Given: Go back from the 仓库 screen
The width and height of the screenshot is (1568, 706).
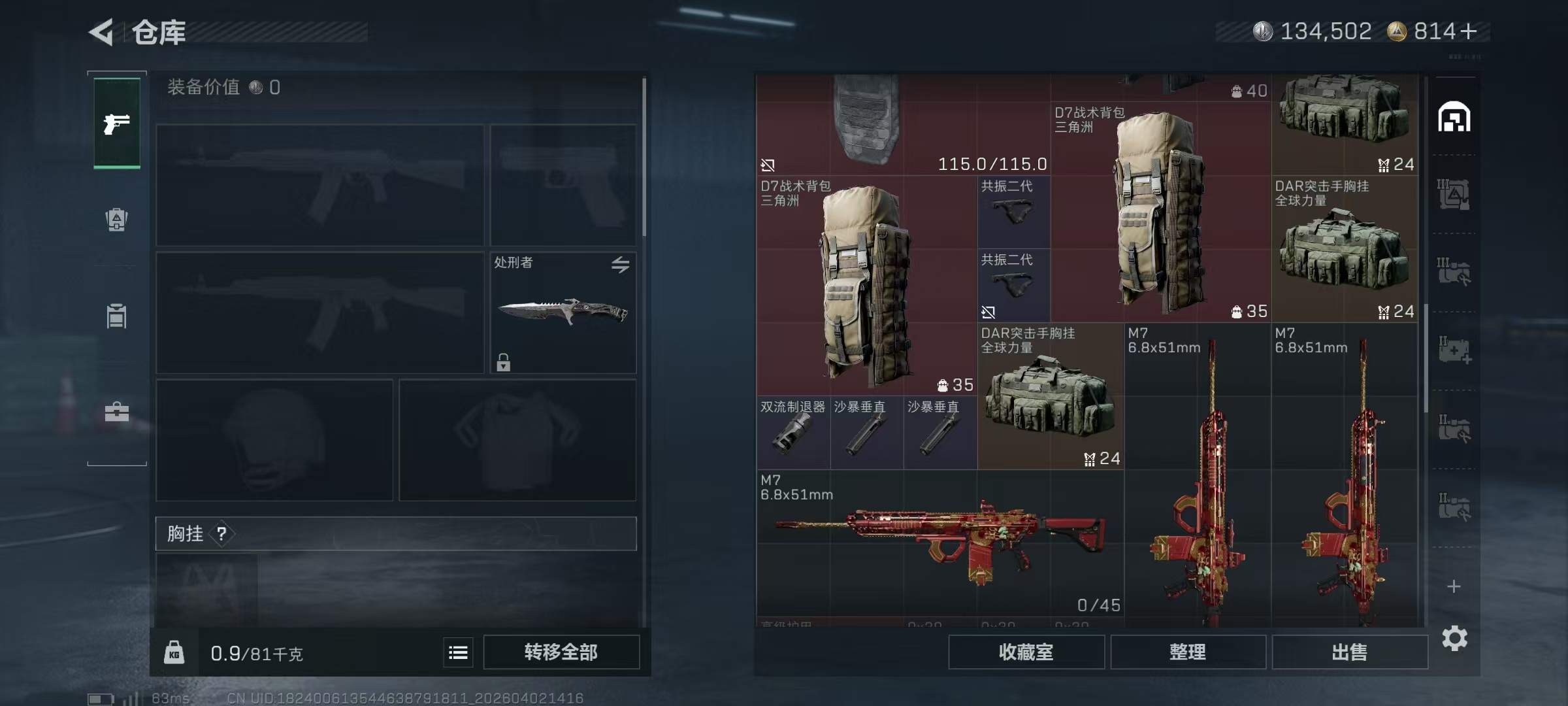Looking at the screenshot, I should 102,31.
